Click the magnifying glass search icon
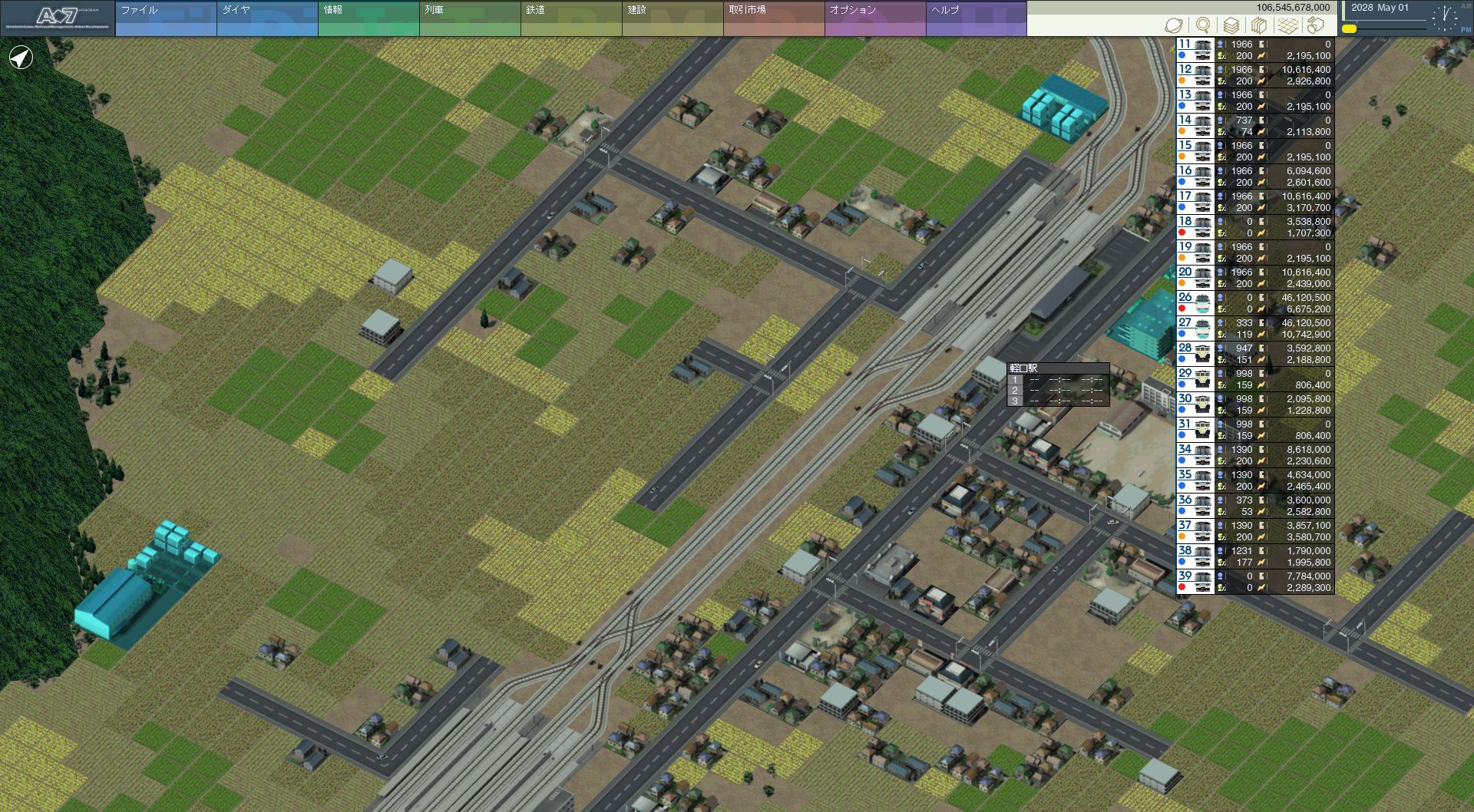Viewport: 1474px width, 812px height. click(1203, 25)
